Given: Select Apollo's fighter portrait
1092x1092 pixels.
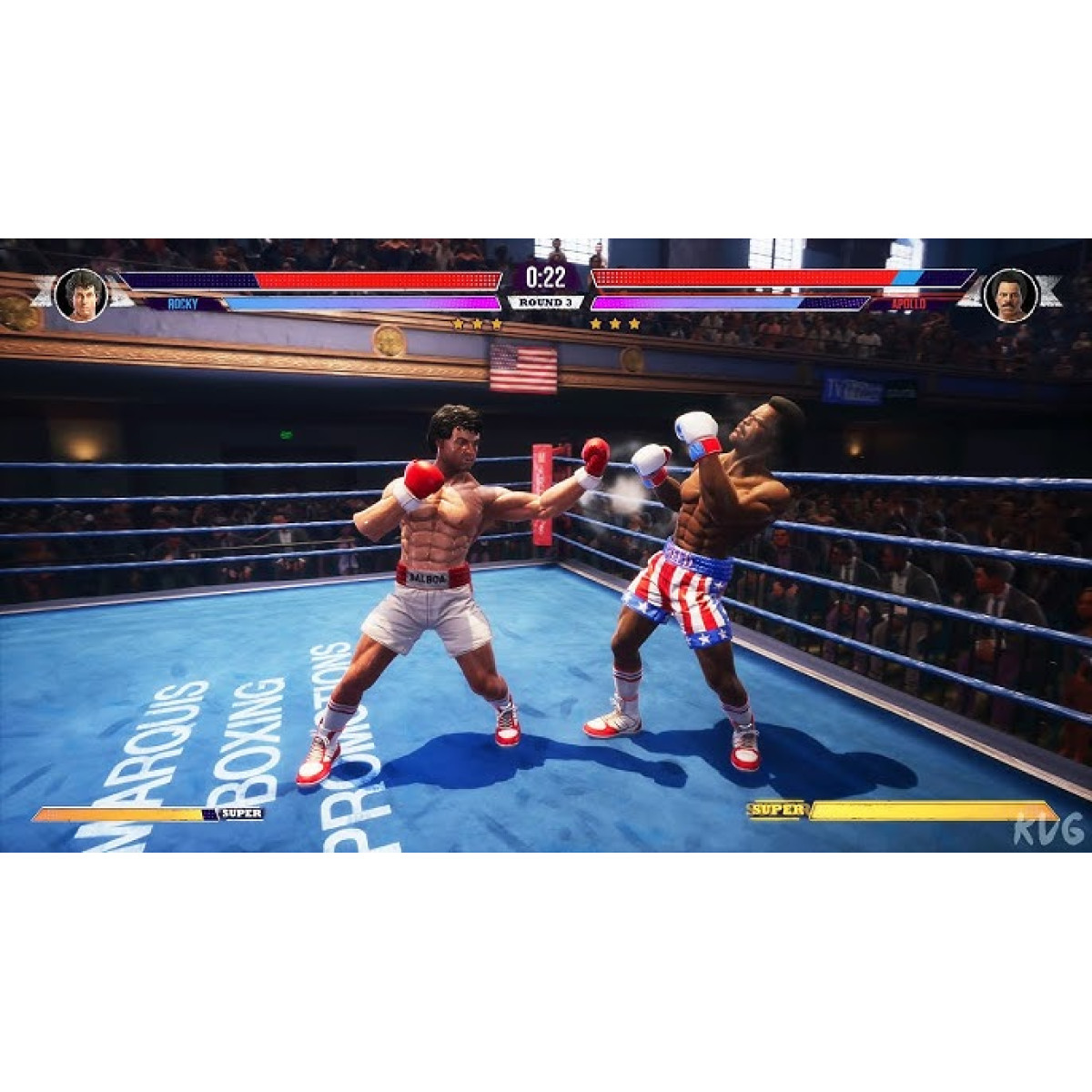Looking at the screenshot, I should (x=1010, y=295).
